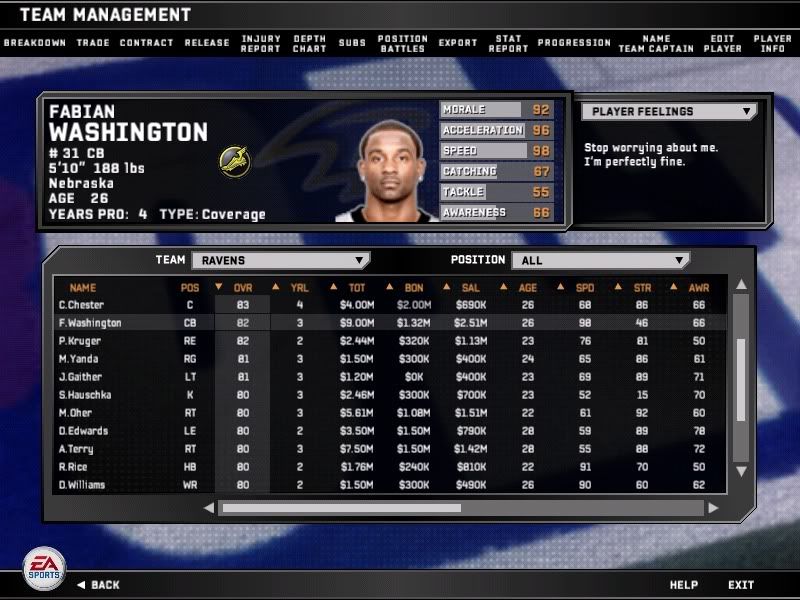
Task: Choose Release from the top menu
Action: pos(207,43)
